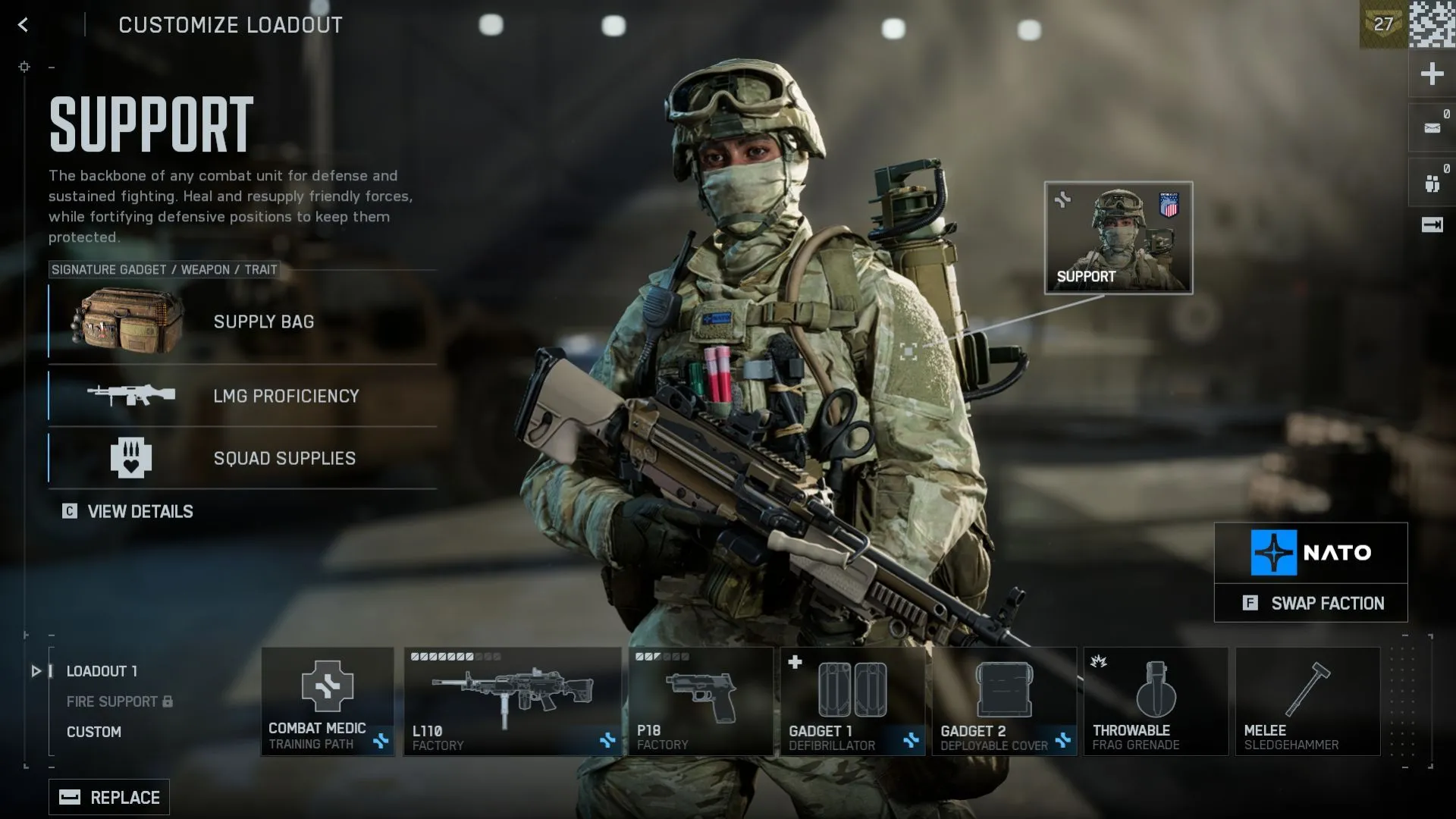Select the locked Fire Support loadout
This screenshot has height=819, width=1456.
[111, 701]
